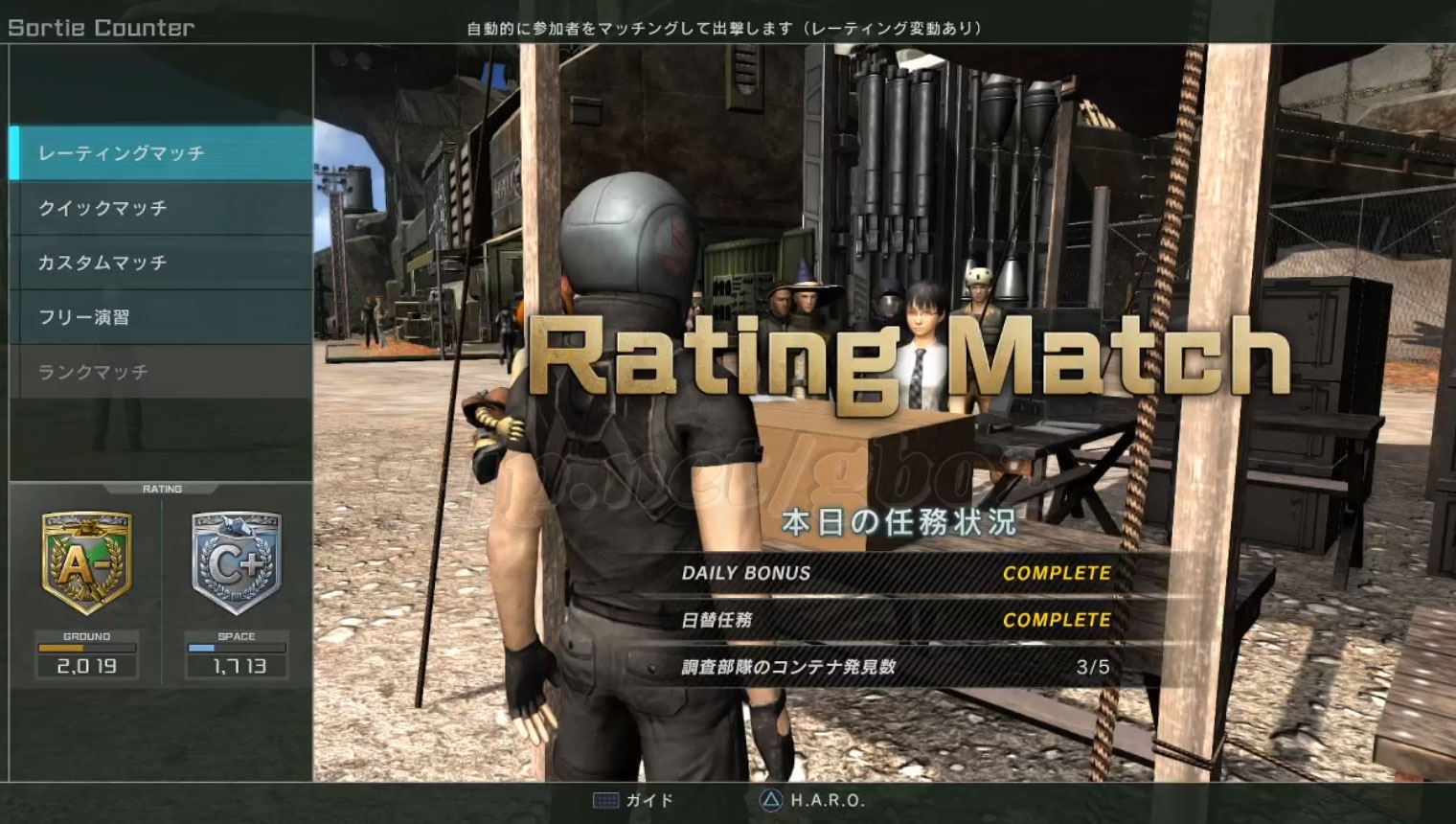Select フリー演習 free practice entry
Viewport: 1456px width, 824px height.
(161, 317)
